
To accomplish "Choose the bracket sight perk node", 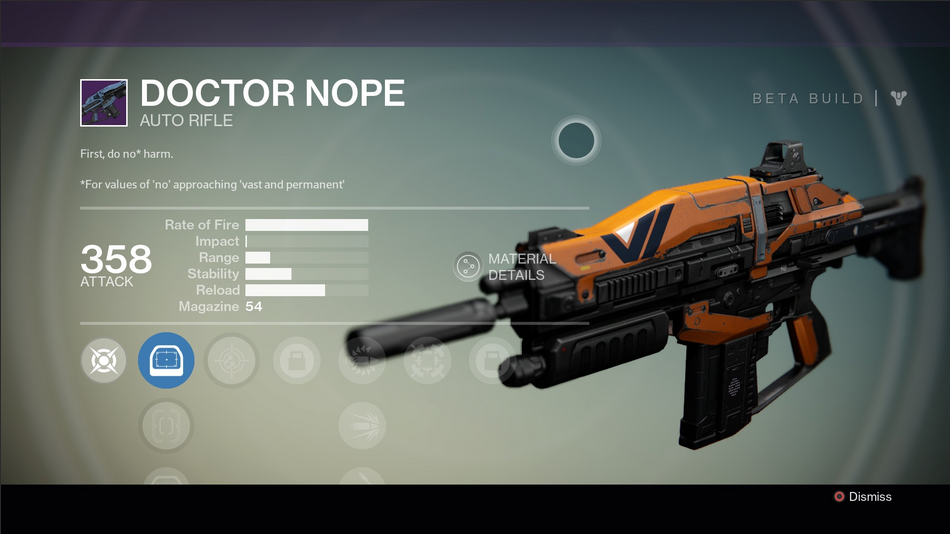I will (166, 427).
